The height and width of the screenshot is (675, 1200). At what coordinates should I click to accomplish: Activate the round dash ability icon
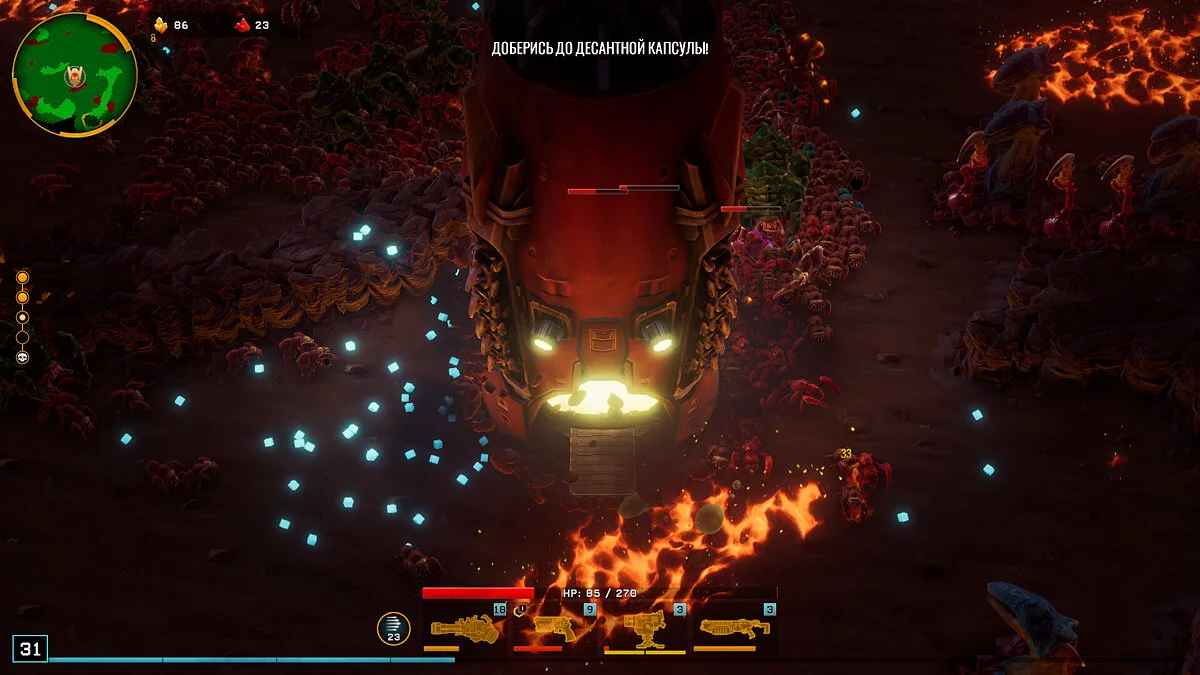pos(393,629)
